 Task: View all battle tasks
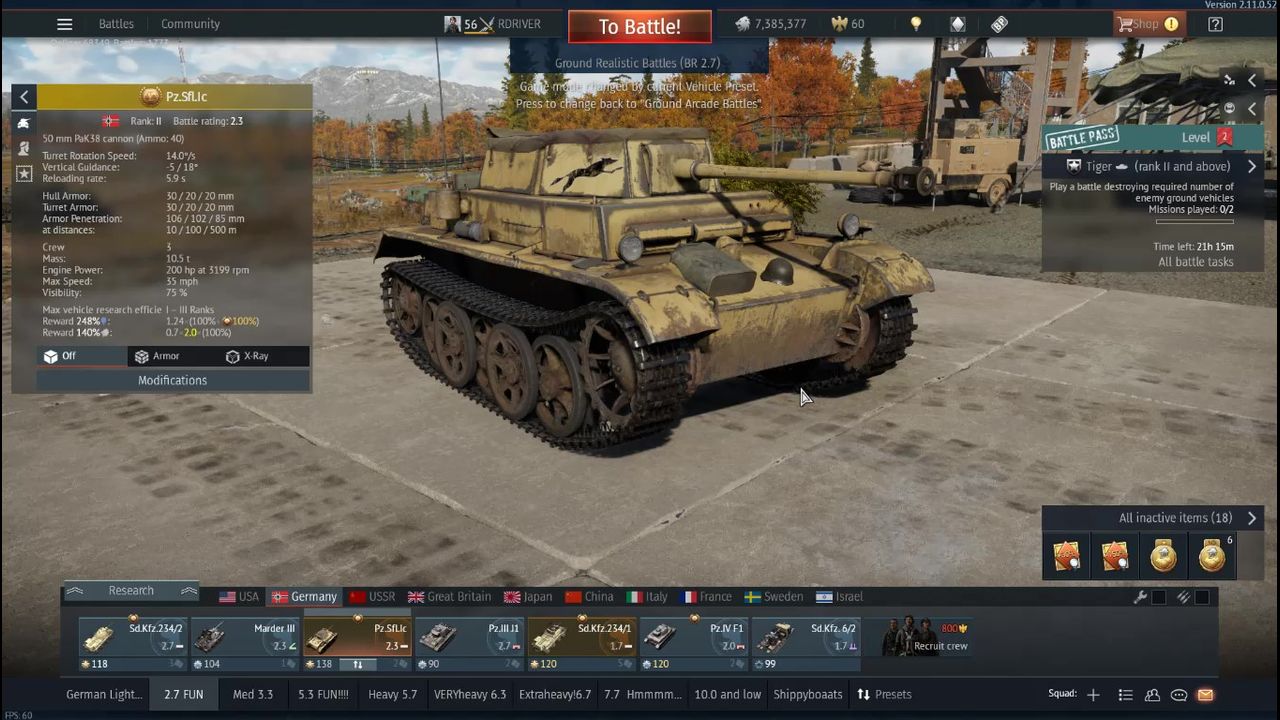point(1195,262)
